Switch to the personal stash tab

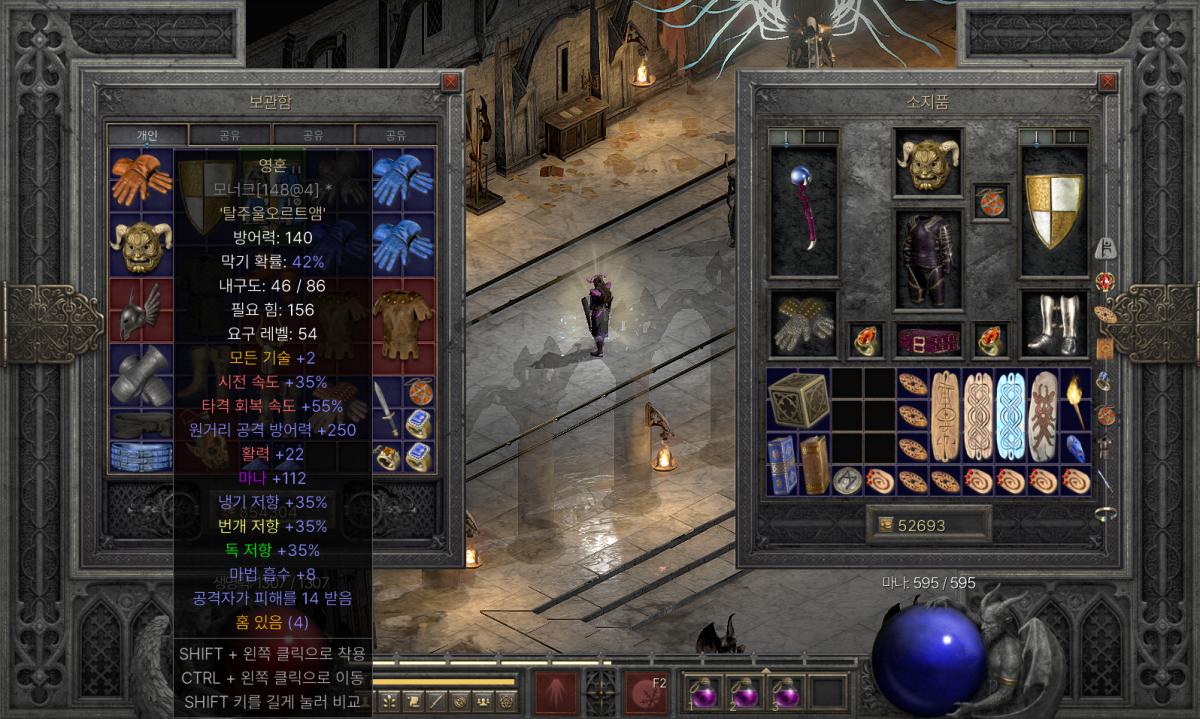(x=147, y=135)
